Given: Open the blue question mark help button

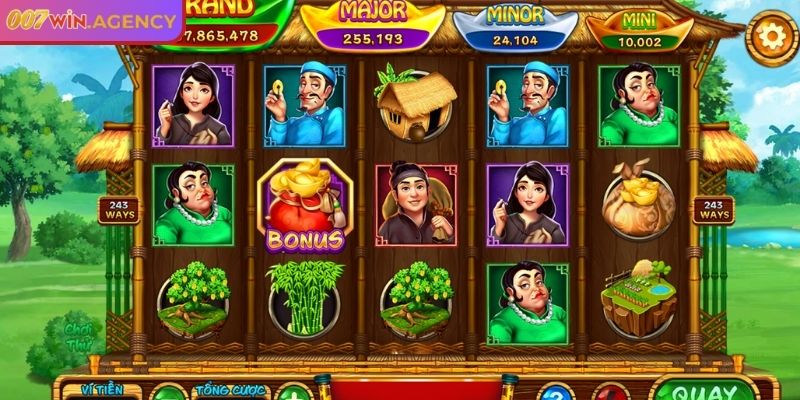Looking at the screenshot, I should pyautogui.click(x=556, y=393).
